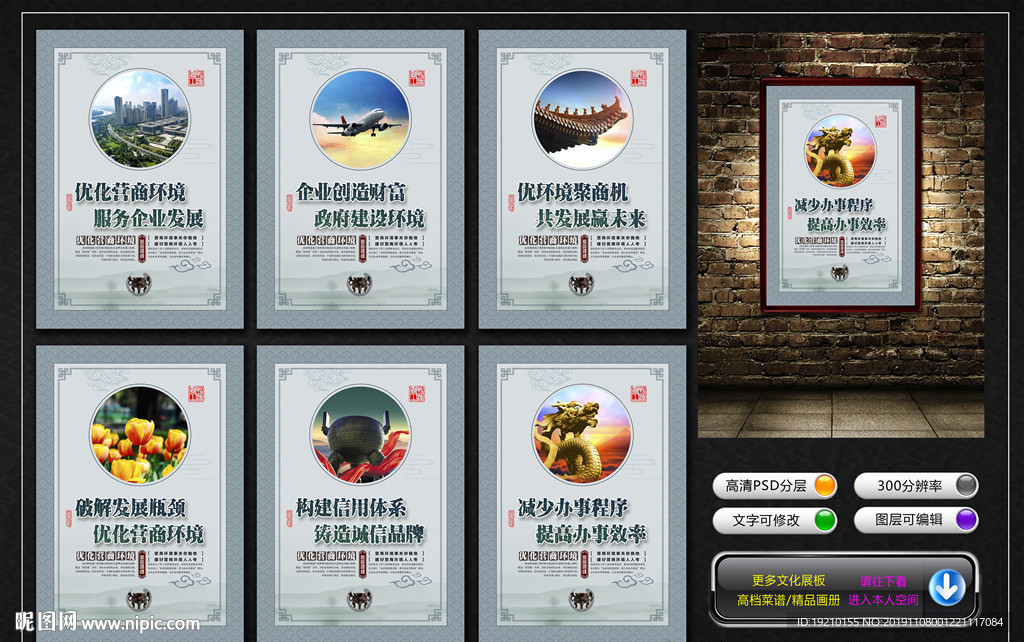This screenshot has height=642, width=1024.
Task: Open the 优环境聚商机 rooftop poster
Action: click(582, 180)
